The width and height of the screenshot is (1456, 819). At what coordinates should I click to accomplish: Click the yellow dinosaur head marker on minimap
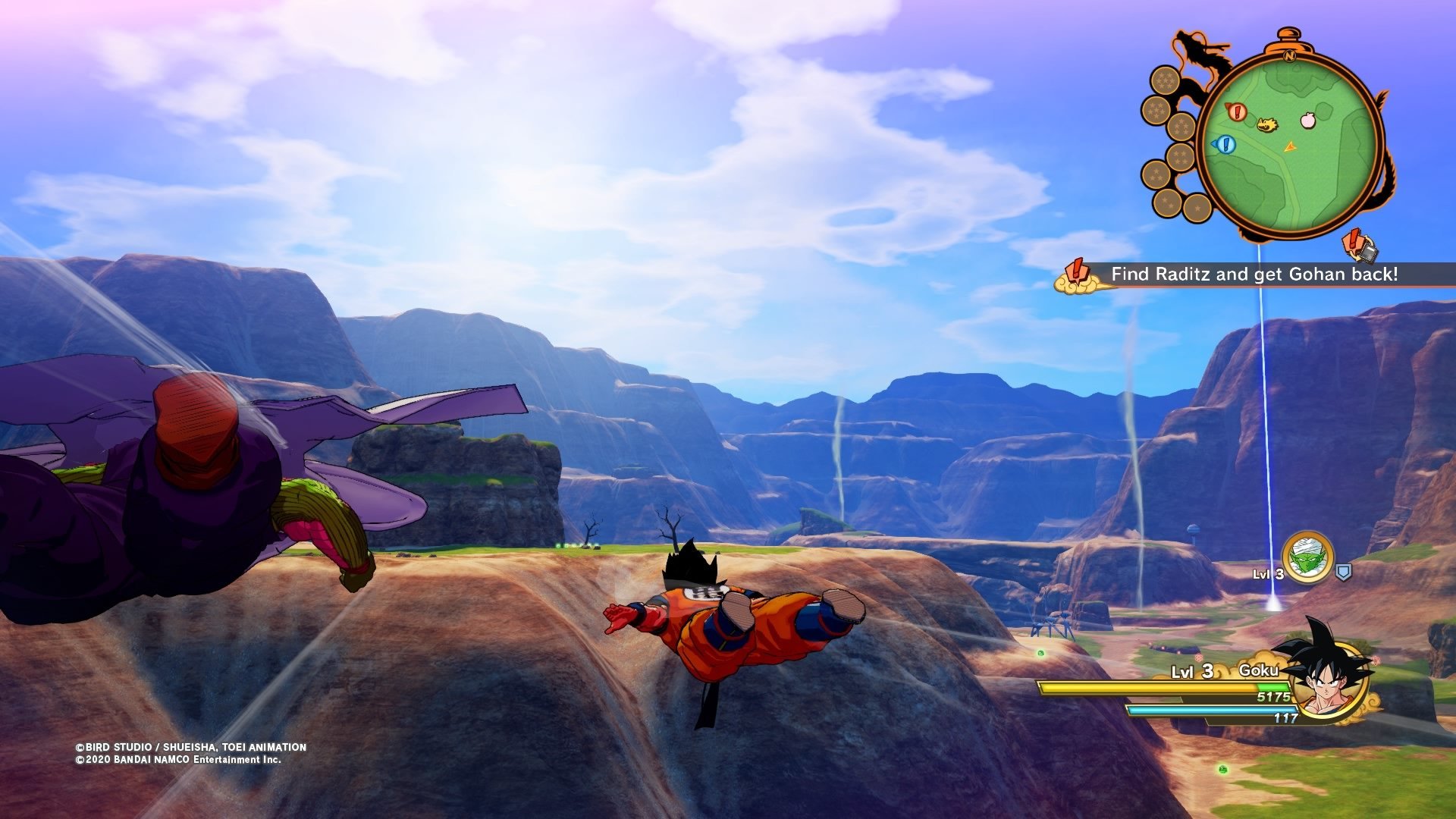click(x=1267, y=124)
